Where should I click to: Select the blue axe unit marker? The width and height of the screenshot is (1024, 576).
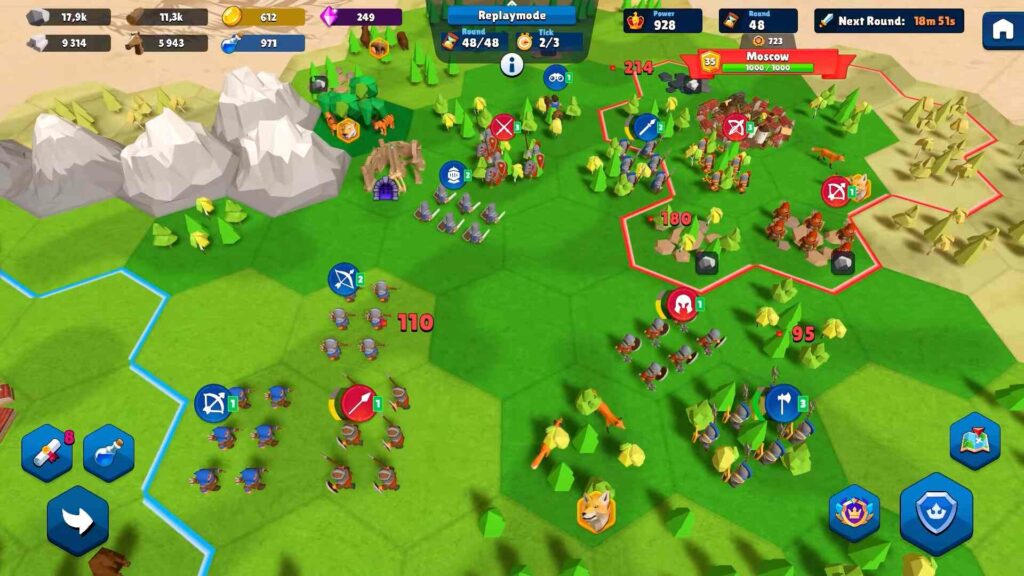click(x=783, y=403)
